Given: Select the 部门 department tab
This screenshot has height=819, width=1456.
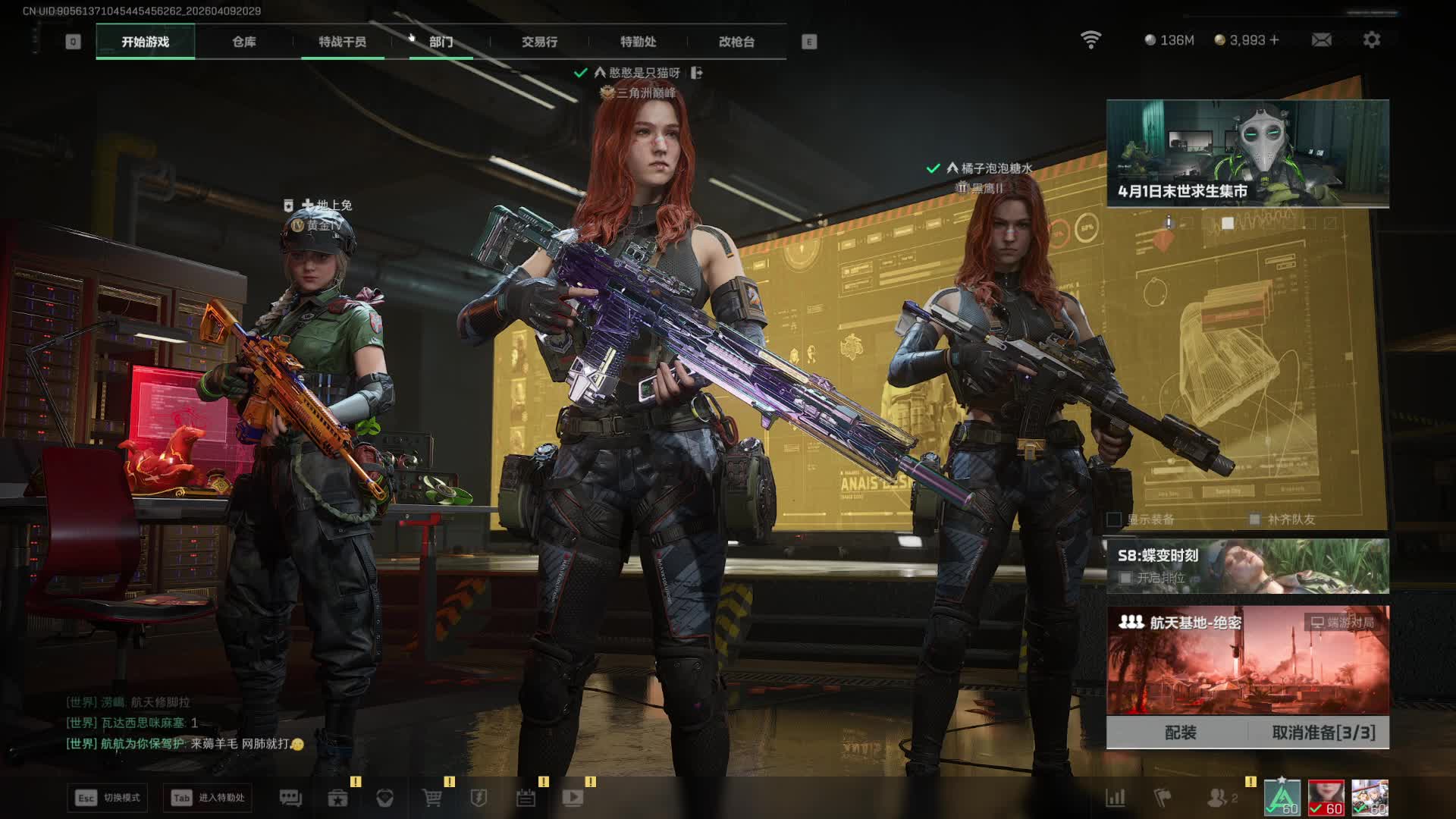Looking at the screenshot, I should [441, 42].
